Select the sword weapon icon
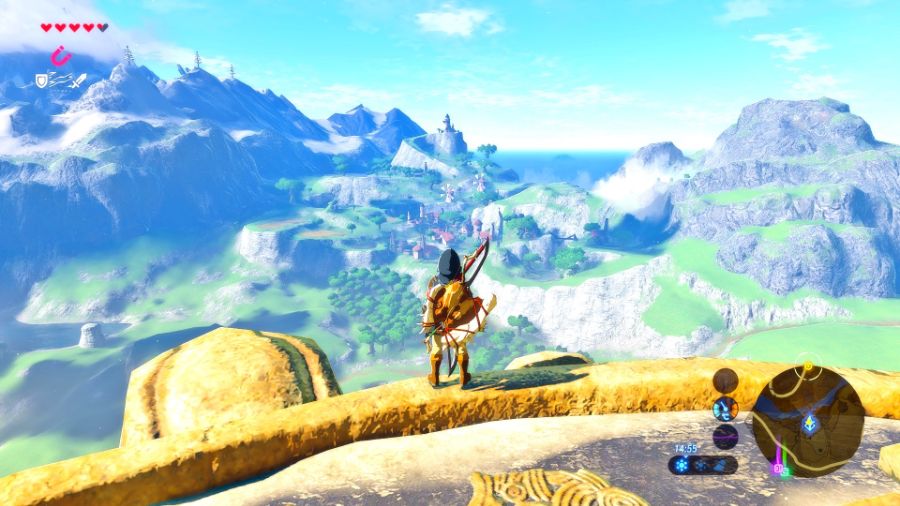900x506 pixels. tap(77, 80)
